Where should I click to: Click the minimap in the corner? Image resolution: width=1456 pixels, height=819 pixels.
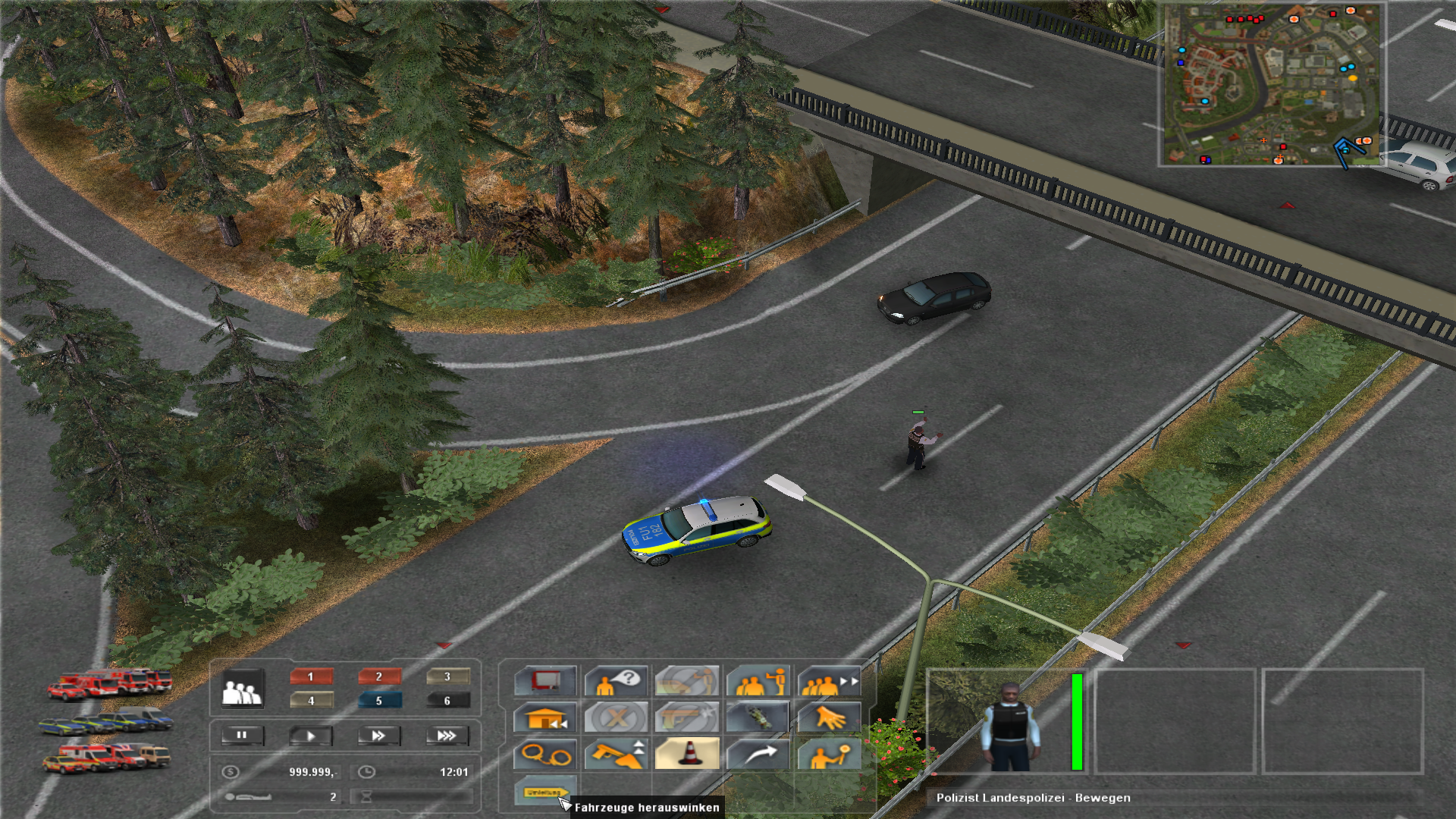click(1272, 84)
